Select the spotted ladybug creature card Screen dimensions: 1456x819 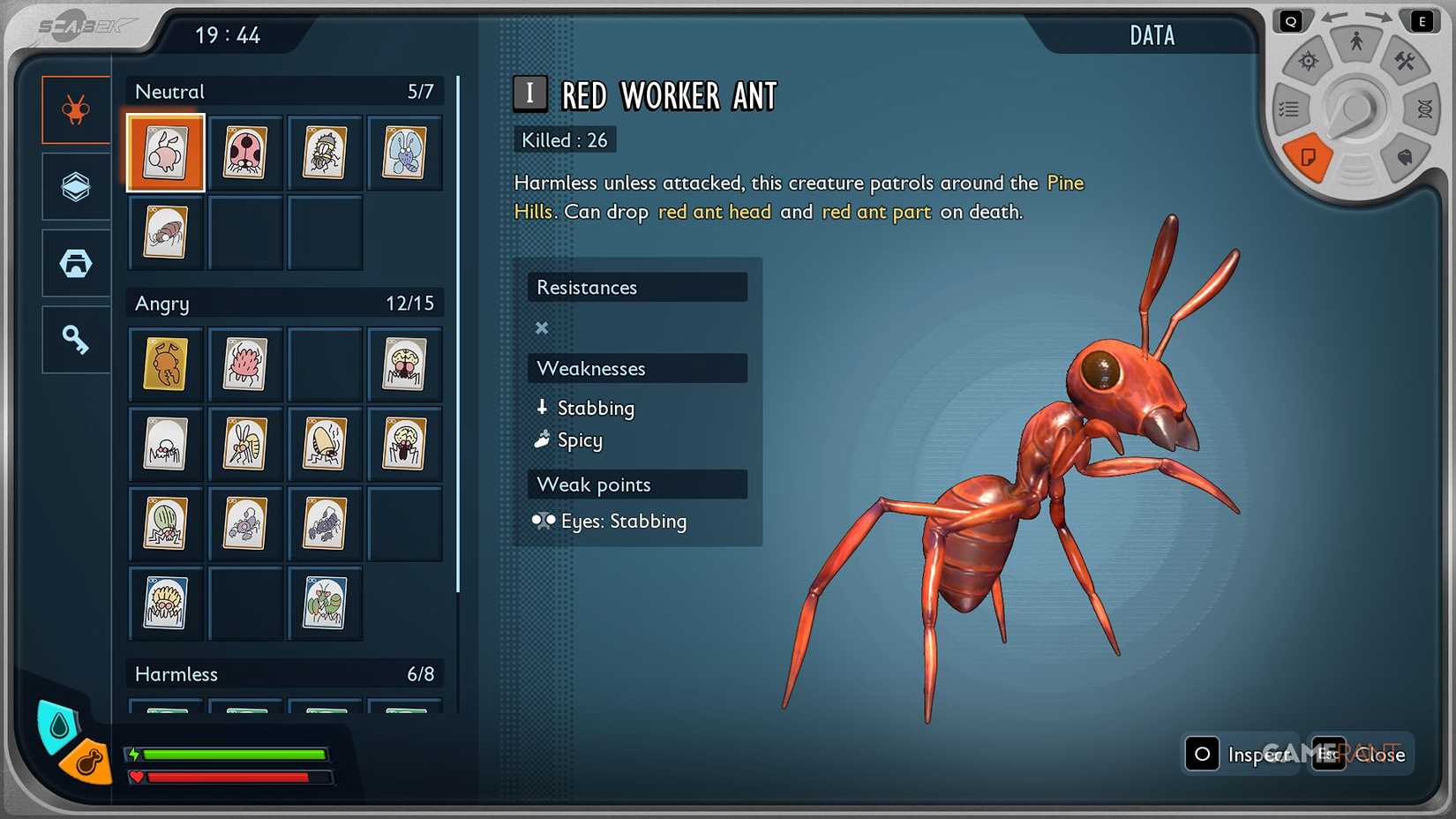[245, 152]
